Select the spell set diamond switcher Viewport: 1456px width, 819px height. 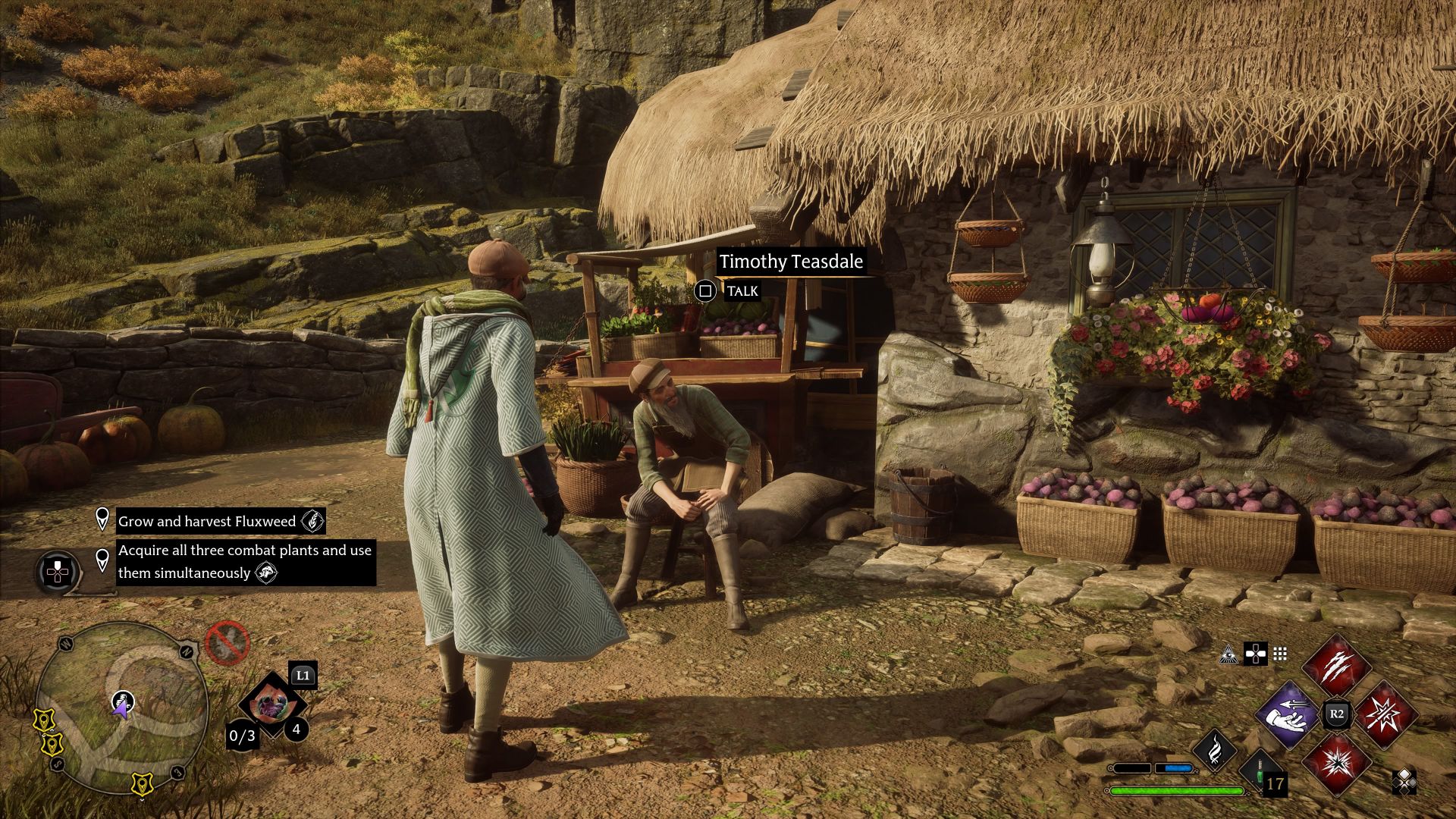(x=1404, y=781)
